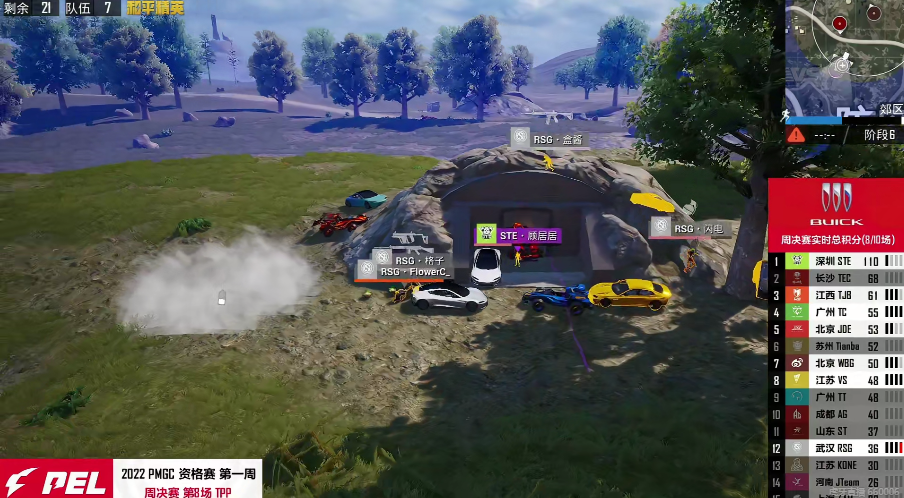Click the 北京 JDE standings row
Screen dimensions: 904x498
[836, 329]
